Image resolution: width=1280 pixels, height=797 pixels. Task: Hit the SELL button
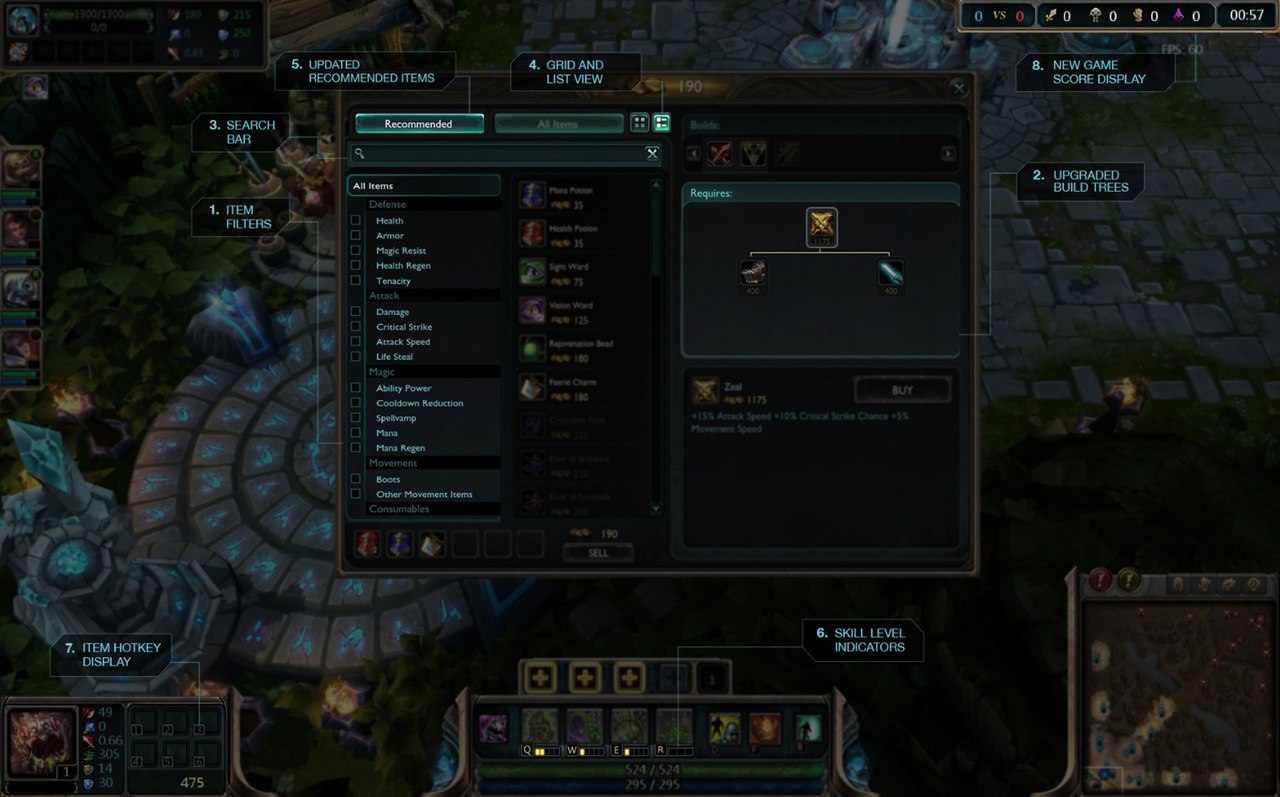[598, 553]
